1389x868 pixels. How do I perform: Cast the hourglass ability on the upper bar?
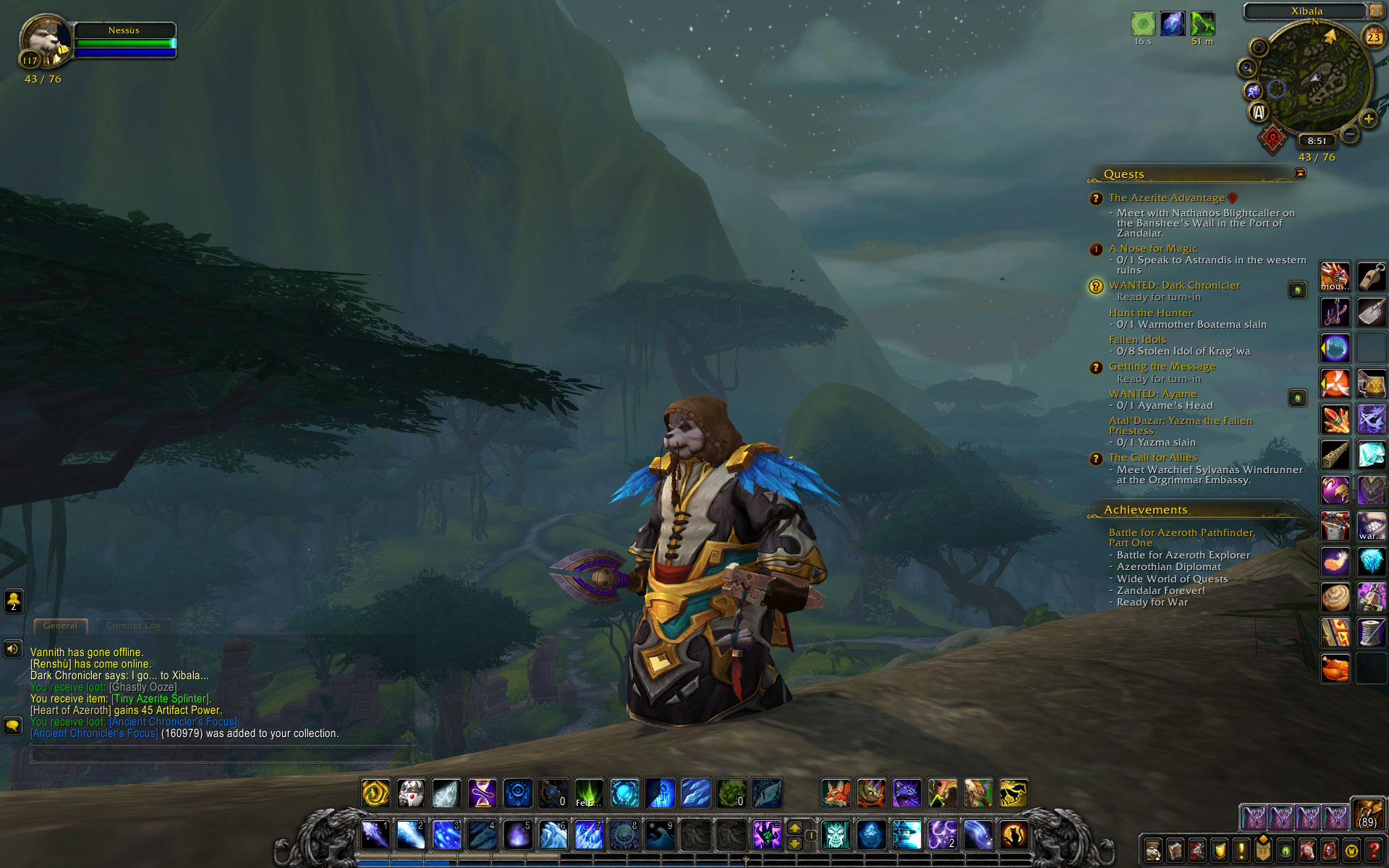[482, 793]
